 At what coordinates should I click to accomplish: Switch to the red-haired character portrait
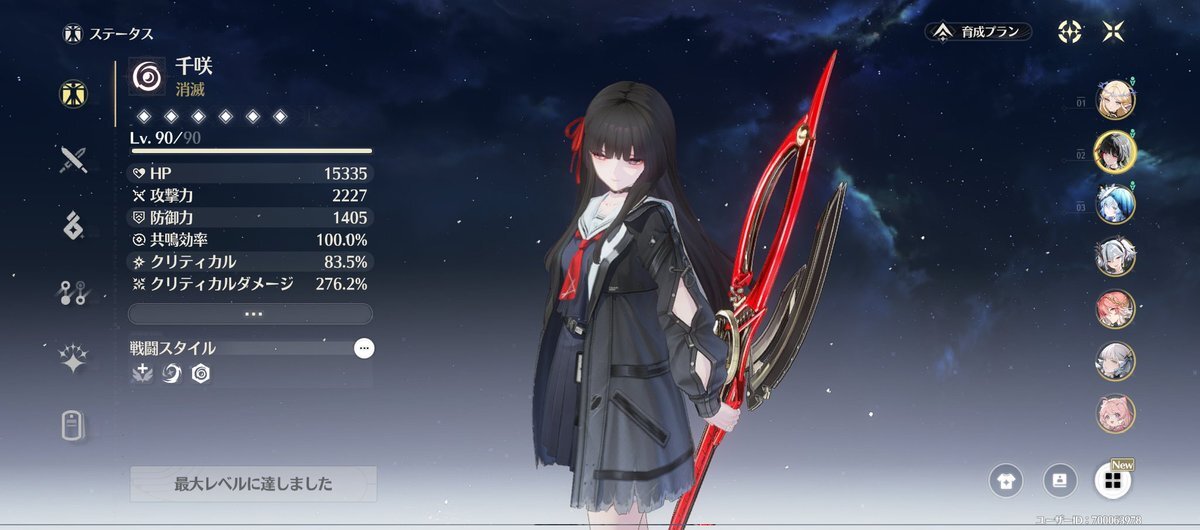[1115, 309]
